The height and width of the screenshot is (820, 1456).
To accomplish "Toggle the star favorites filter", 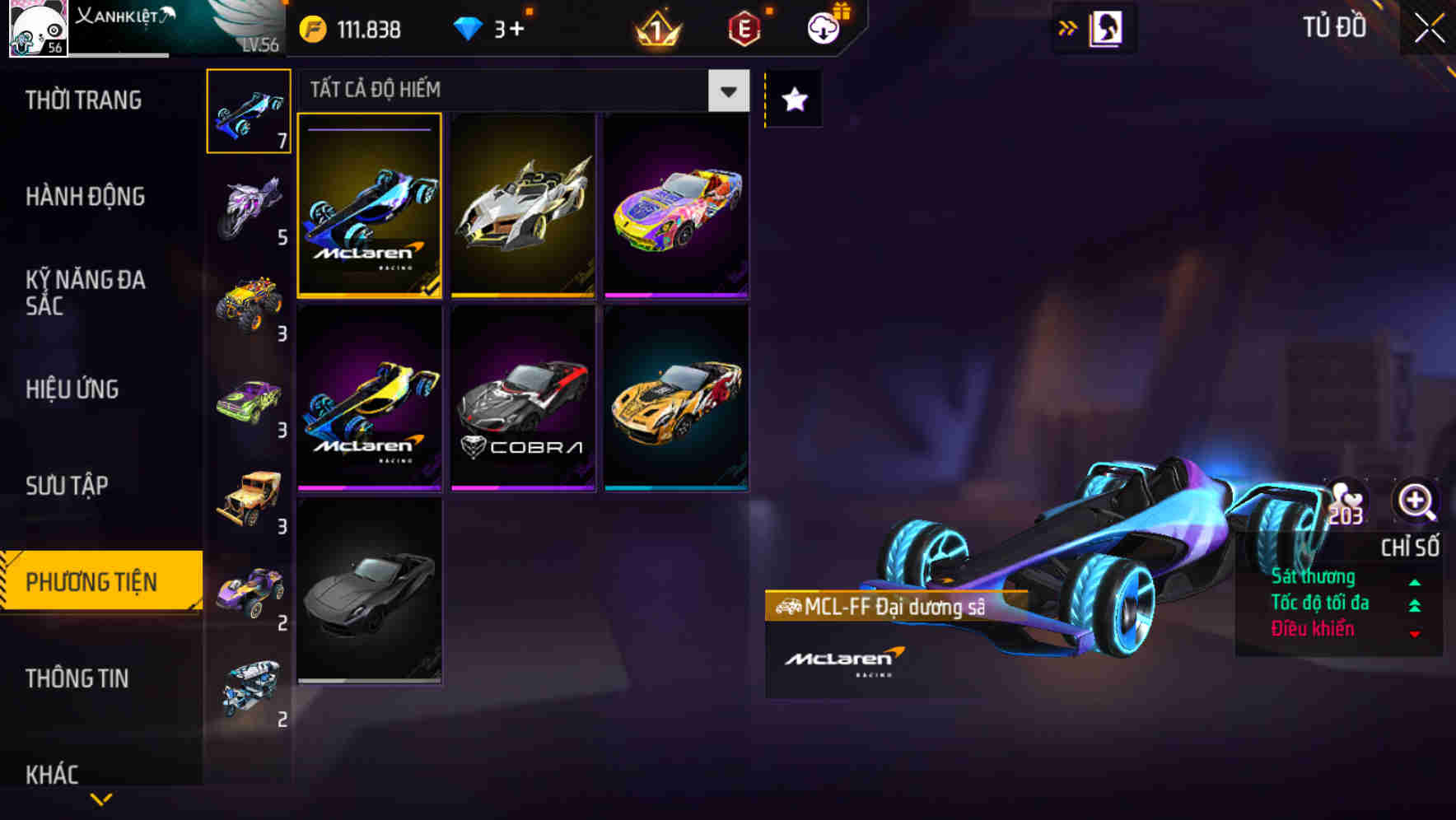I will coord(792,99).
